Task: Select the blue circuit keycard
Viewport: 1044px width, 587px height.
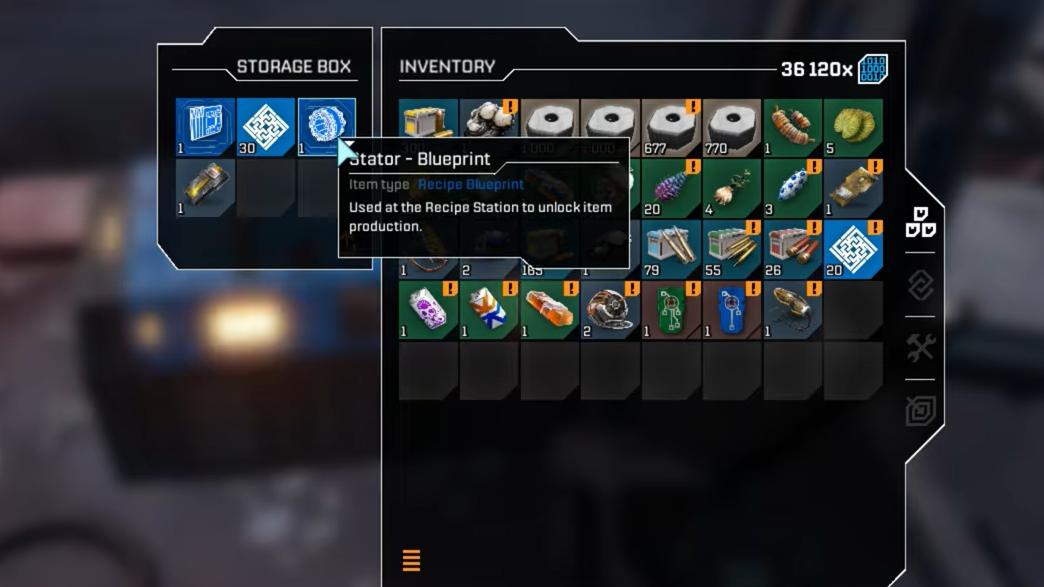Action: [732, 310]
